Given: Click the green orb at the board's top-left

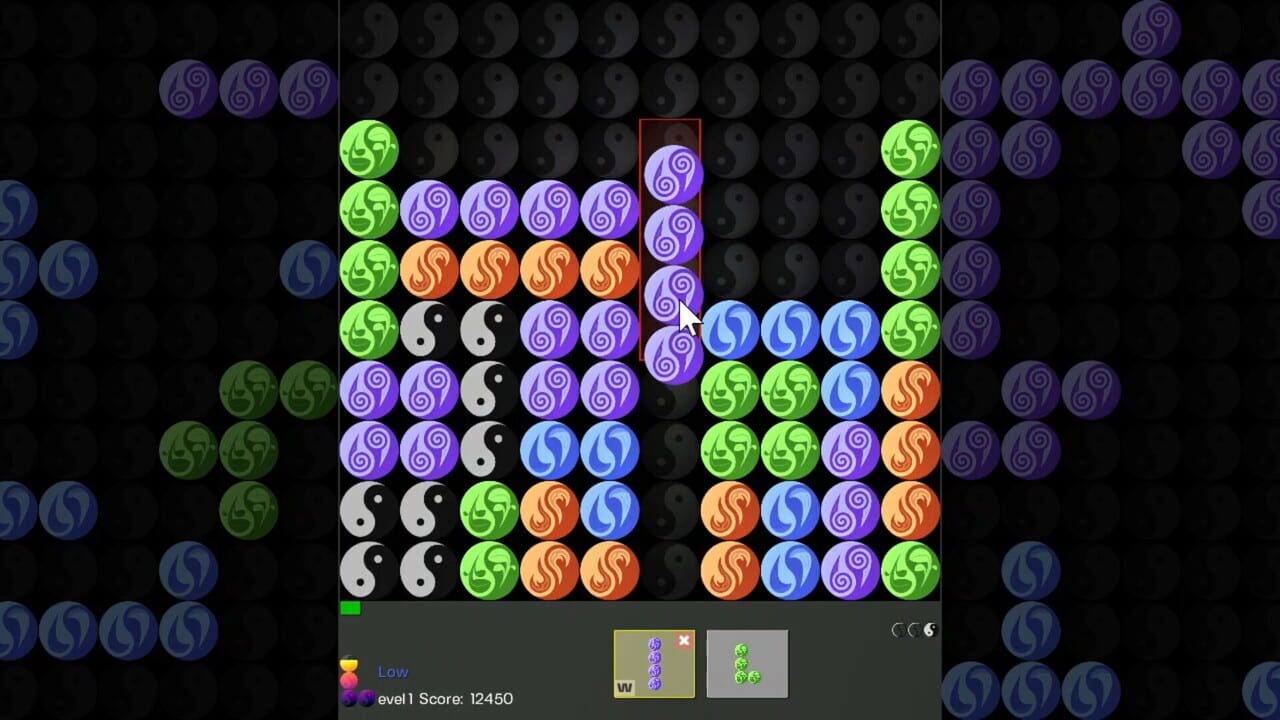Looking at the screenshot, I should click(x=370, y=148).
